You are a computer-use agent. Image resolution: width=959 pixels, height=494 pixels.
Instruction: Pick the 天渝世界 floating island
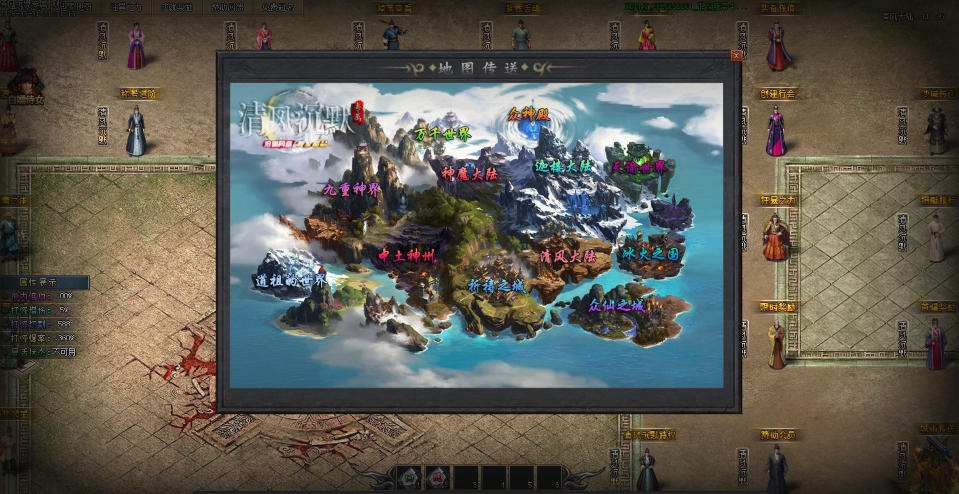(x=639, y=167)
